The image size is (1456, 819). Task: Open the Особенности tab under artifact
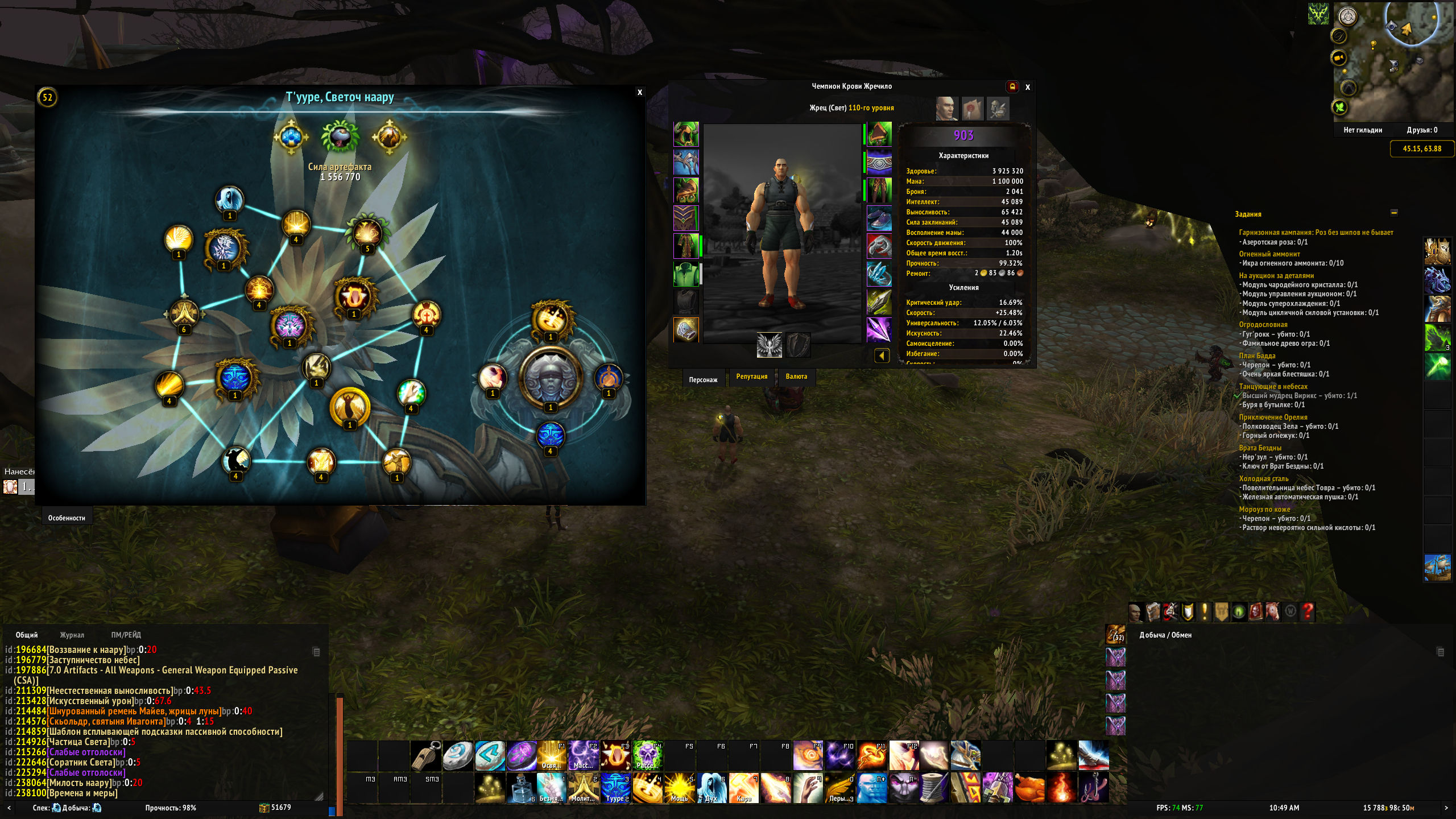click(67, 518)
